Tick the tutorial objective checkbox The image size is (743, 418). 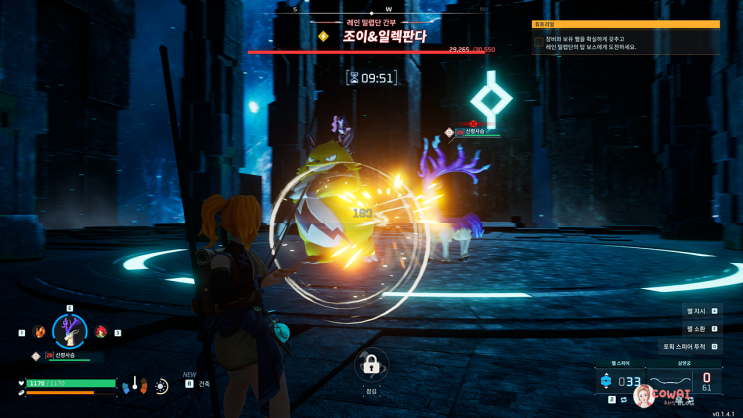539,42
